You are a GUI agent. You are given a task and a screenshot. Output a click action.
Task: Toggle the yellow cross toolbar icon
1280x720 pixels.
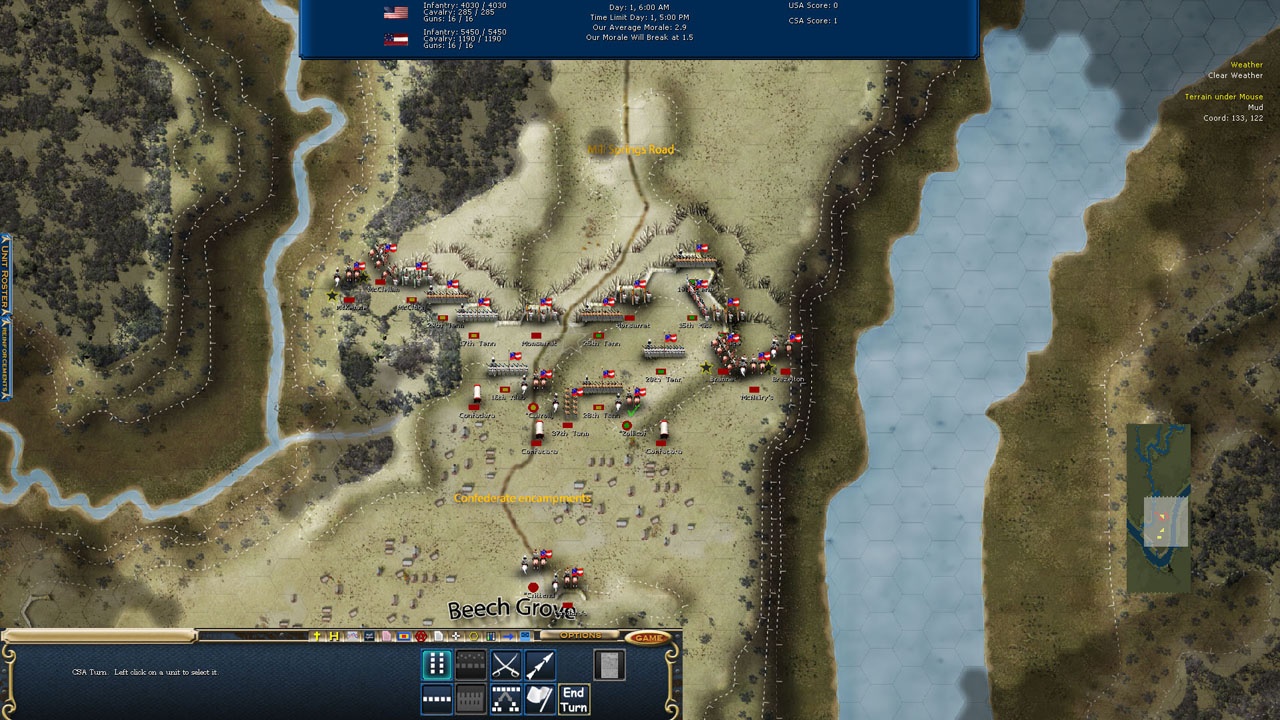point(318,636)
